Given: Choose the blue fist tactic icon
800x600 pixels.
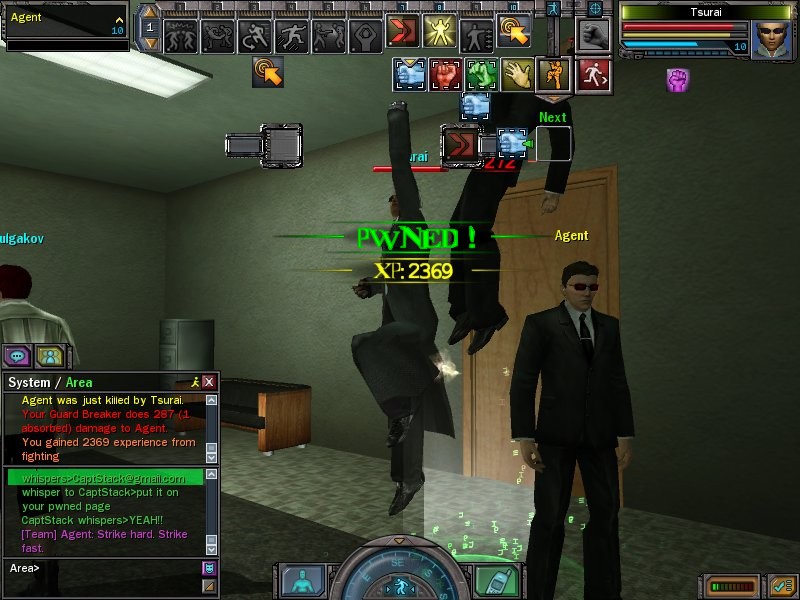Looking at the screenshot, I should (x=411, y=74).
